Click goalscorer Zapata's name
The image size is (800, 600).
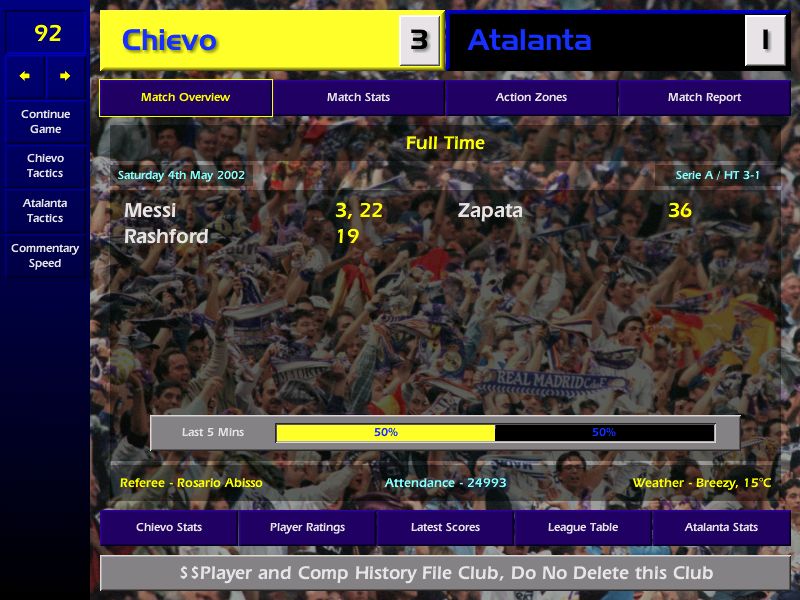coord(490,211)
